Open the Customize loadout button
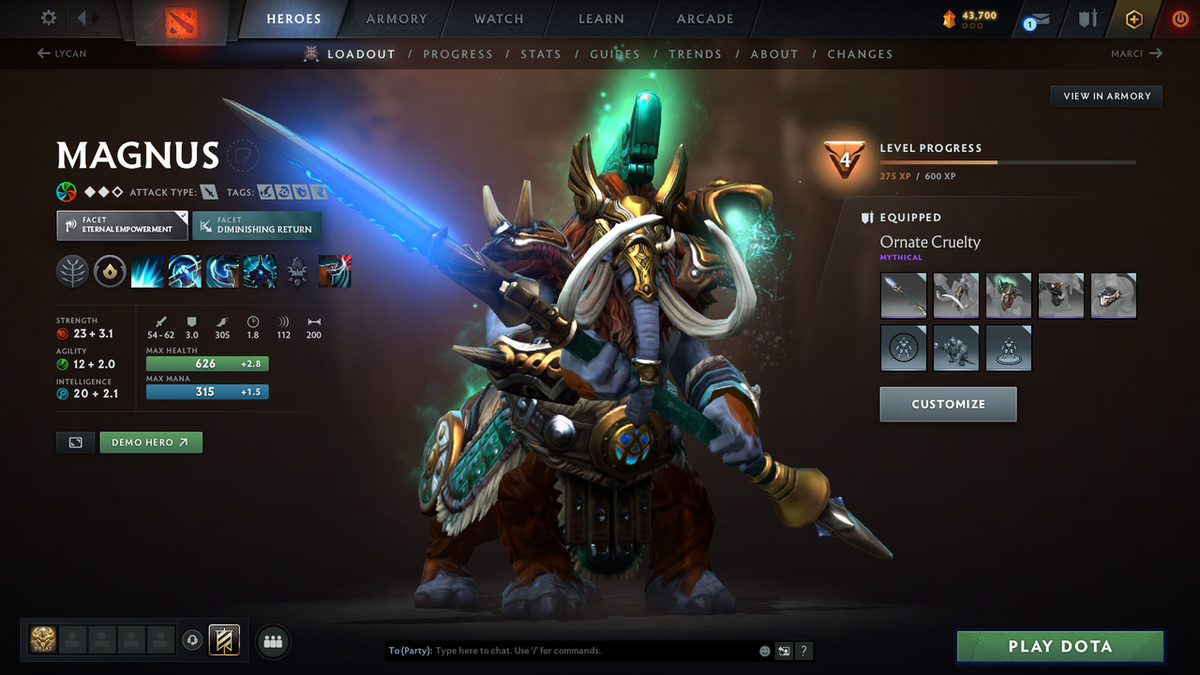1200x675 pixels. coord(948,404)
